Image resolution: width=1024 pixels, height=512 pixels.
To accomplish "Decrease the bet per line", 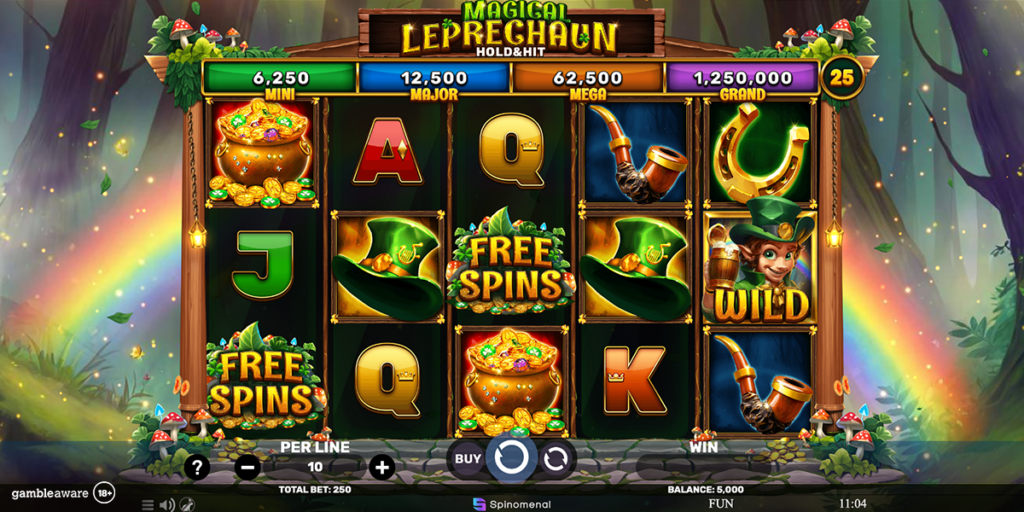I will (x=249, y=467).
